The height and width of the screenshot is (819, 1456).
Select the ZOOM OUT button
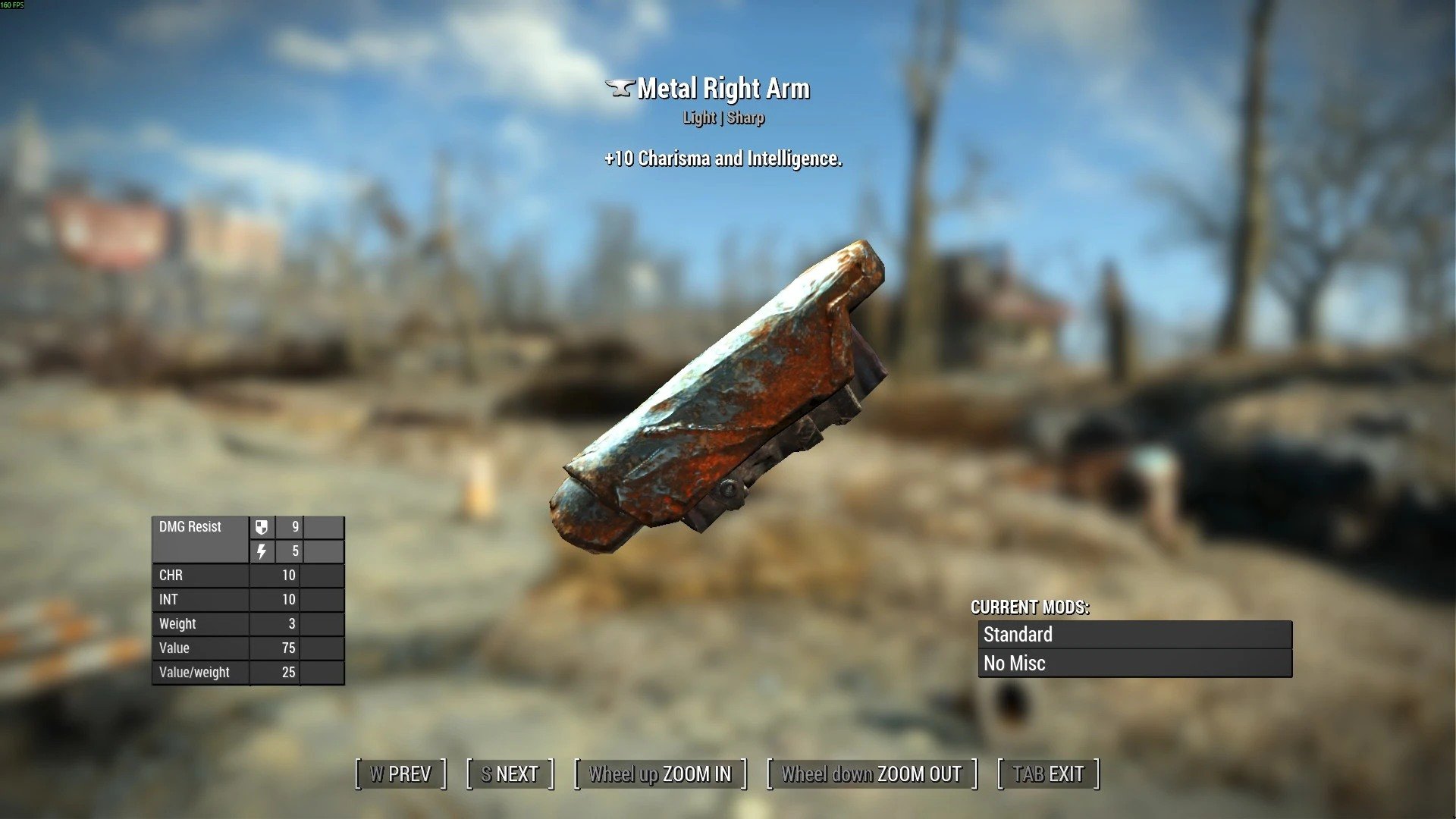[871, 774]
